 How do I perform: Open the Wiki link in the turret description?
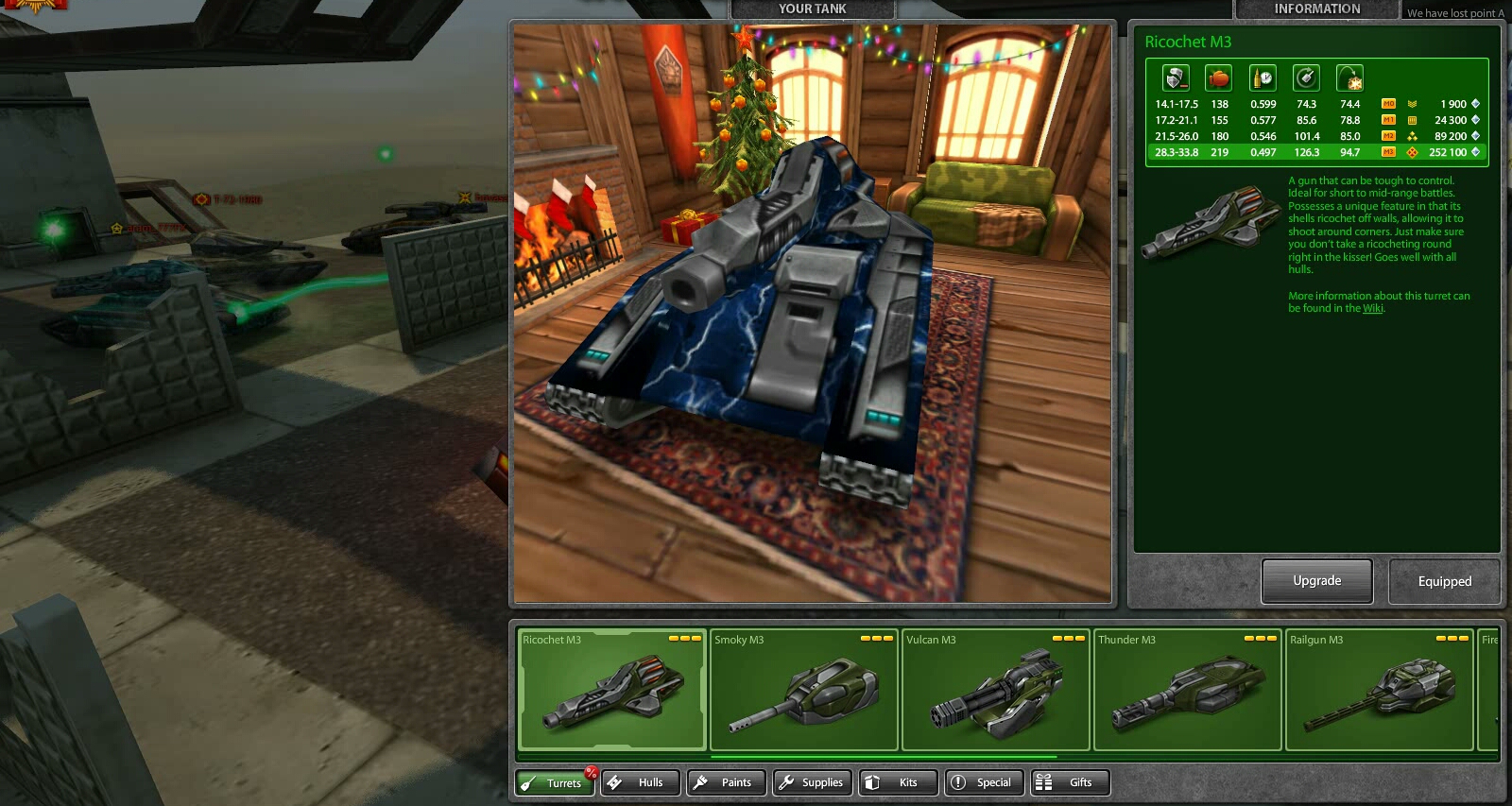[1372, 309]
